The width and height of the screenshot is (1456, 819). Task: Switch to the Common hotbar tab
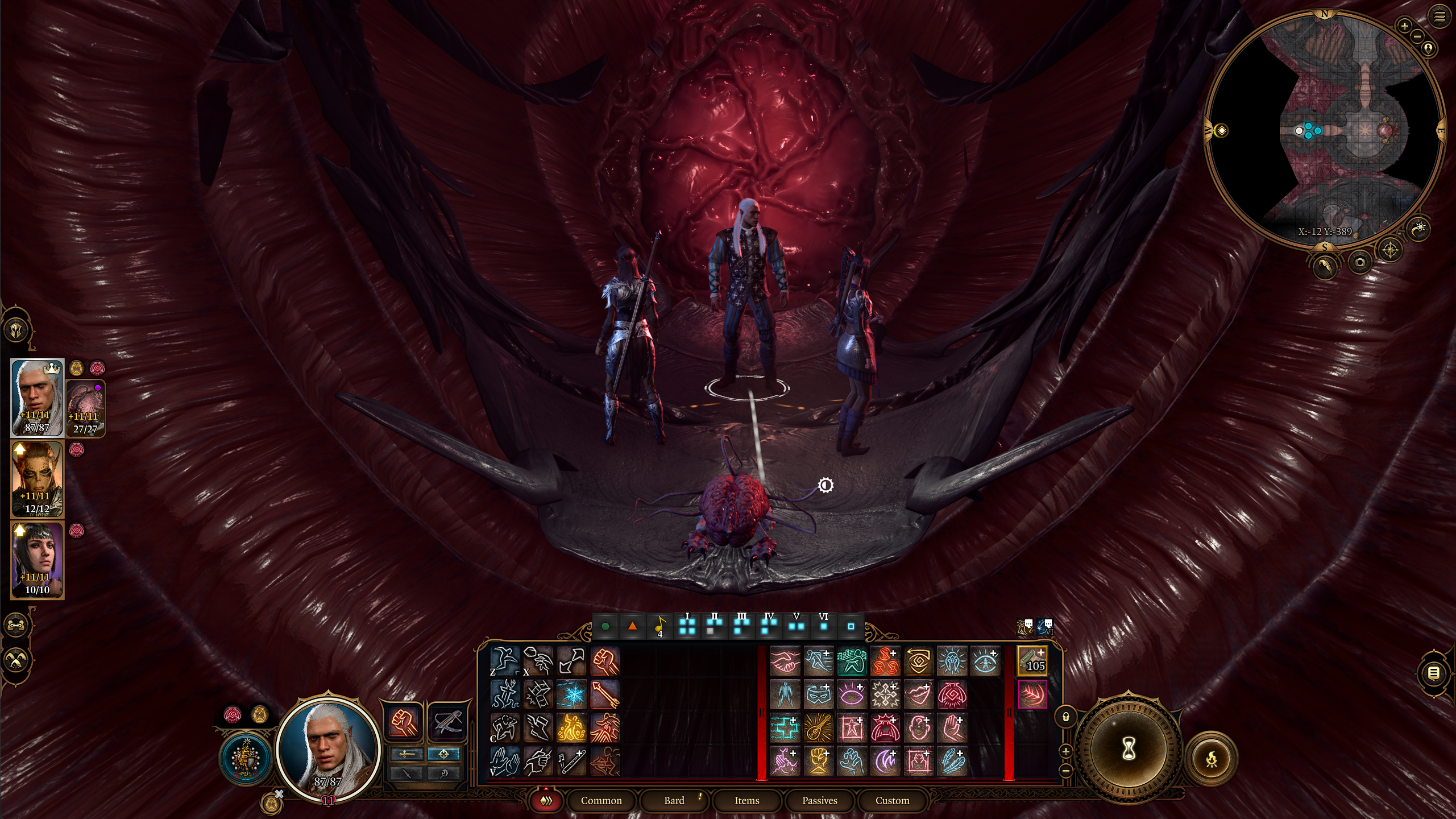[x=601, y=800]
